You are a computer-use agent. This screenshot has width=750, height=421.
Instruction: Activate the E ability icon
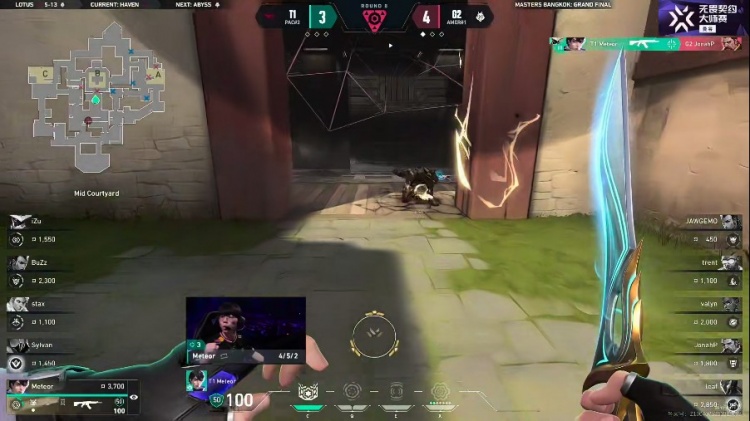[395, 392]
